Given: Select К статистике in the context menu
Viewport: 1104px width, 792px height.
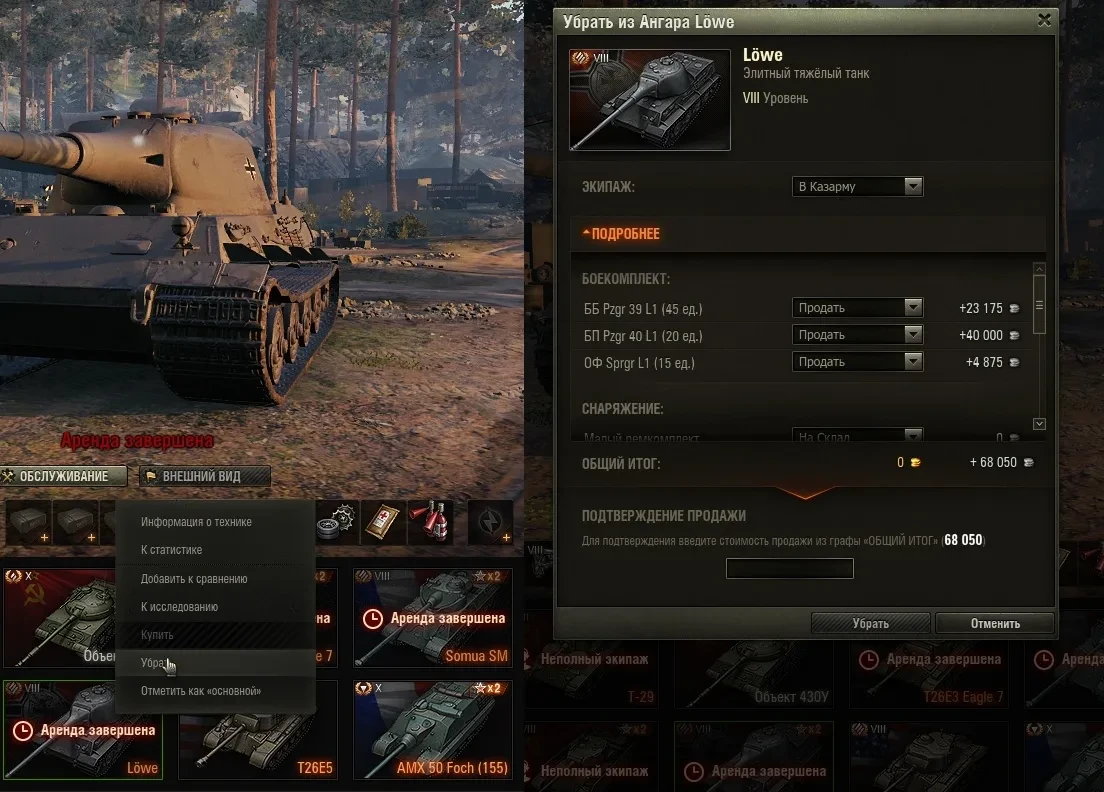Looking at the screenshot, I should [172, 550].
